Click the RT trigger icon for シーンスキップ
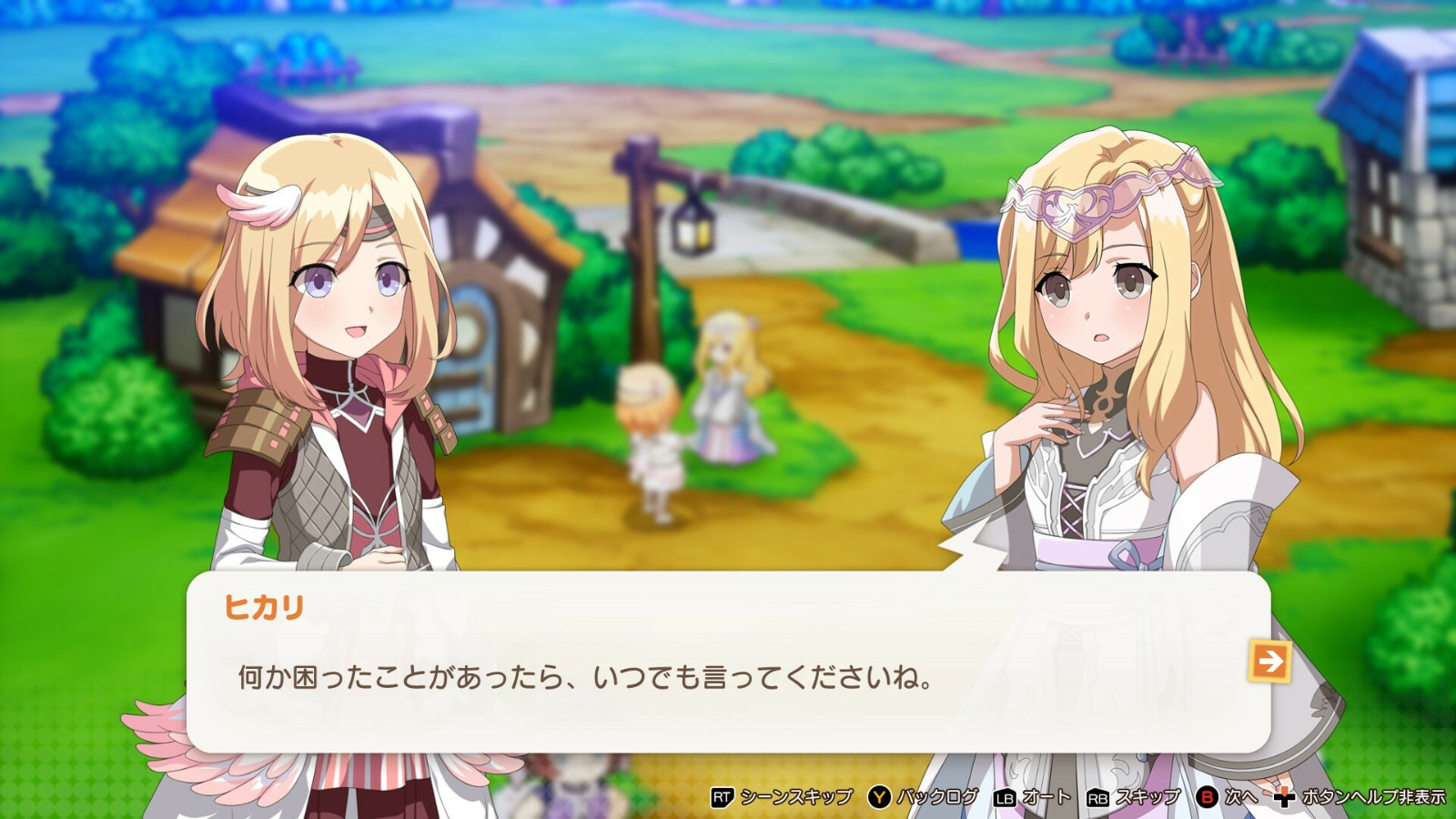Viewport: 1456px width, 819px height. pyautogui.click(x=721, y=794)
